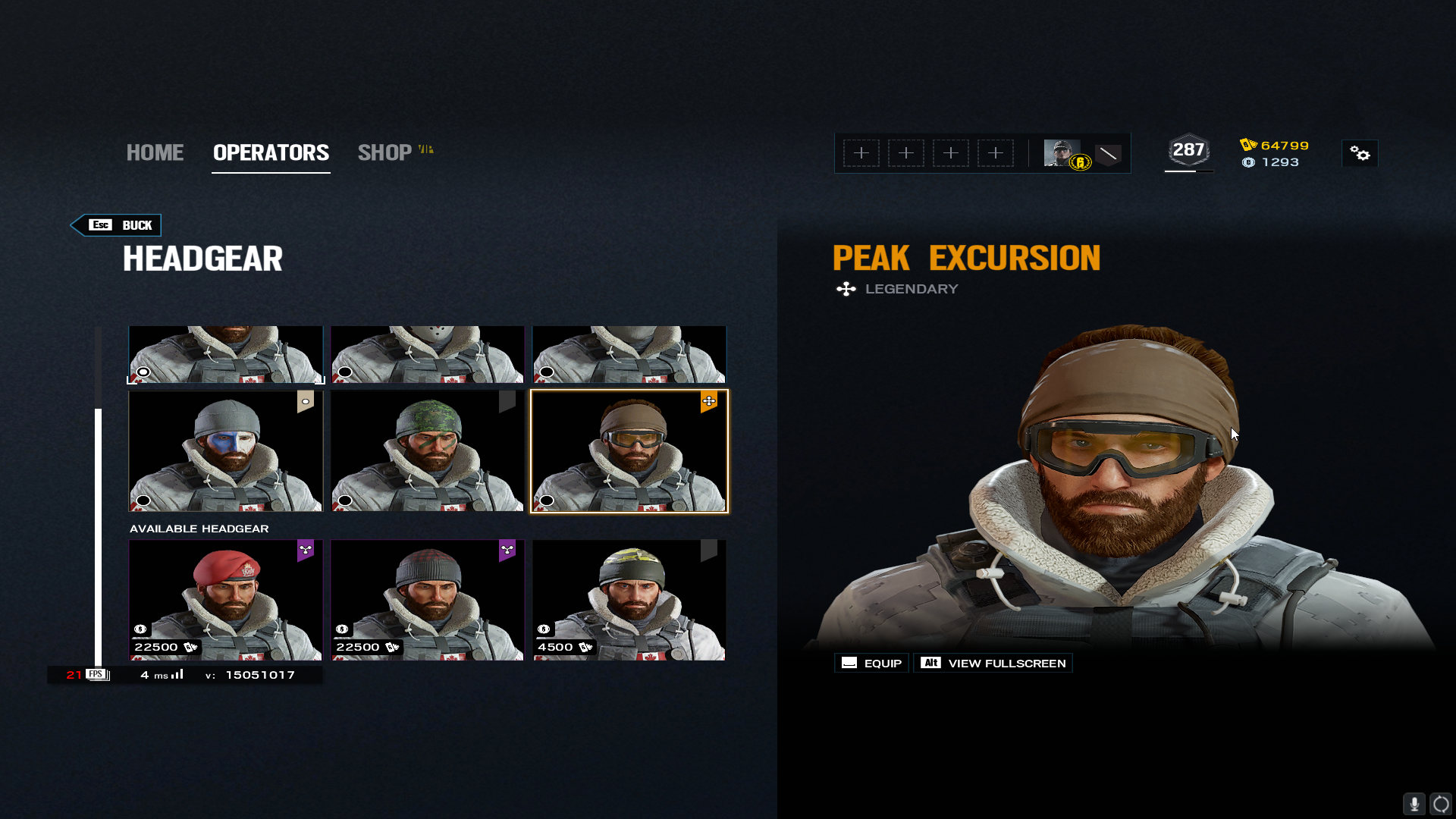Choose the green camo beanie headgear

click(x=428, y=451)
